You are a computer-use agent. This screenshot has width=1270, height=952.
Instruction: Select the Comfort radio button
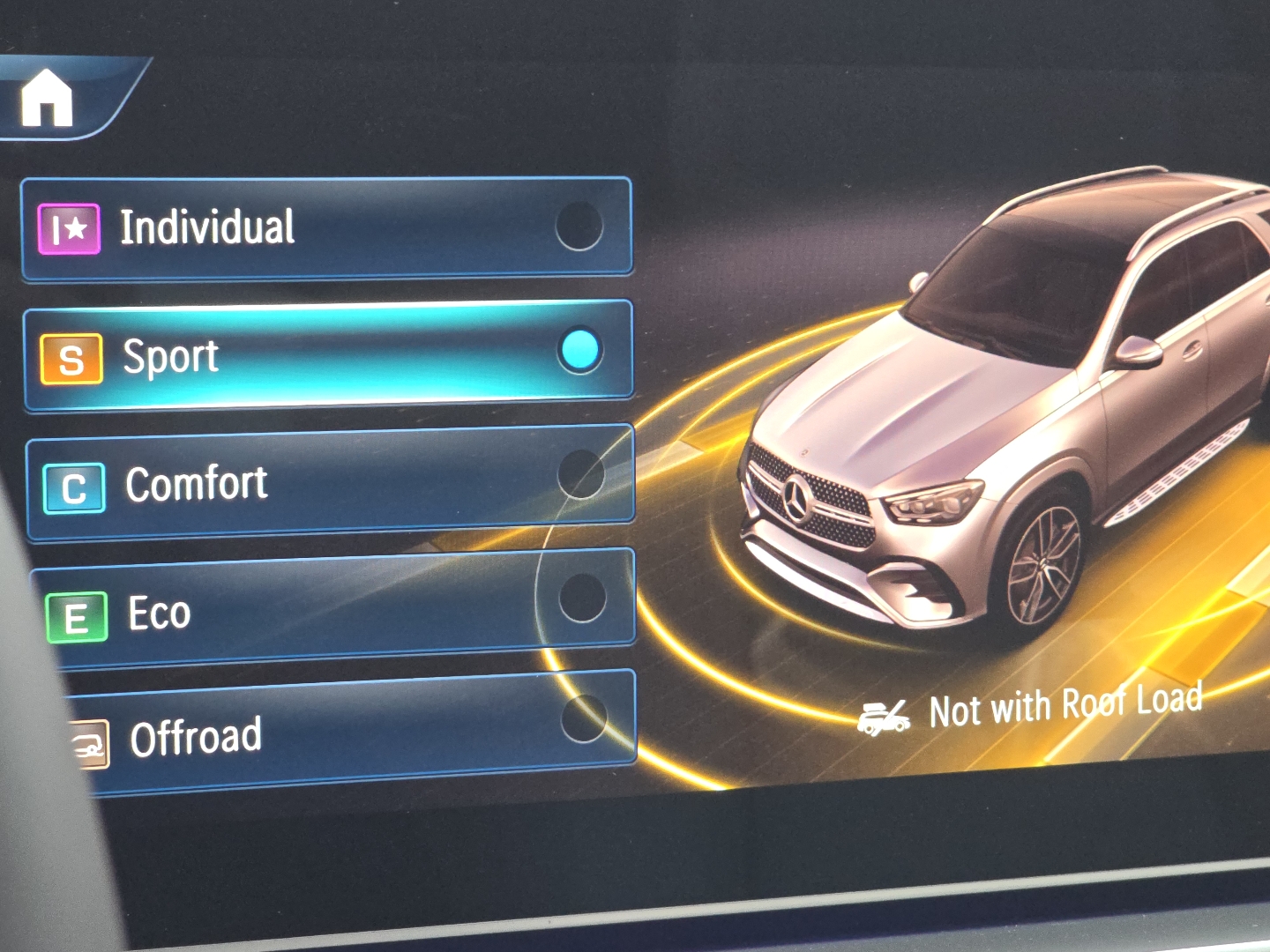(582, 476)
